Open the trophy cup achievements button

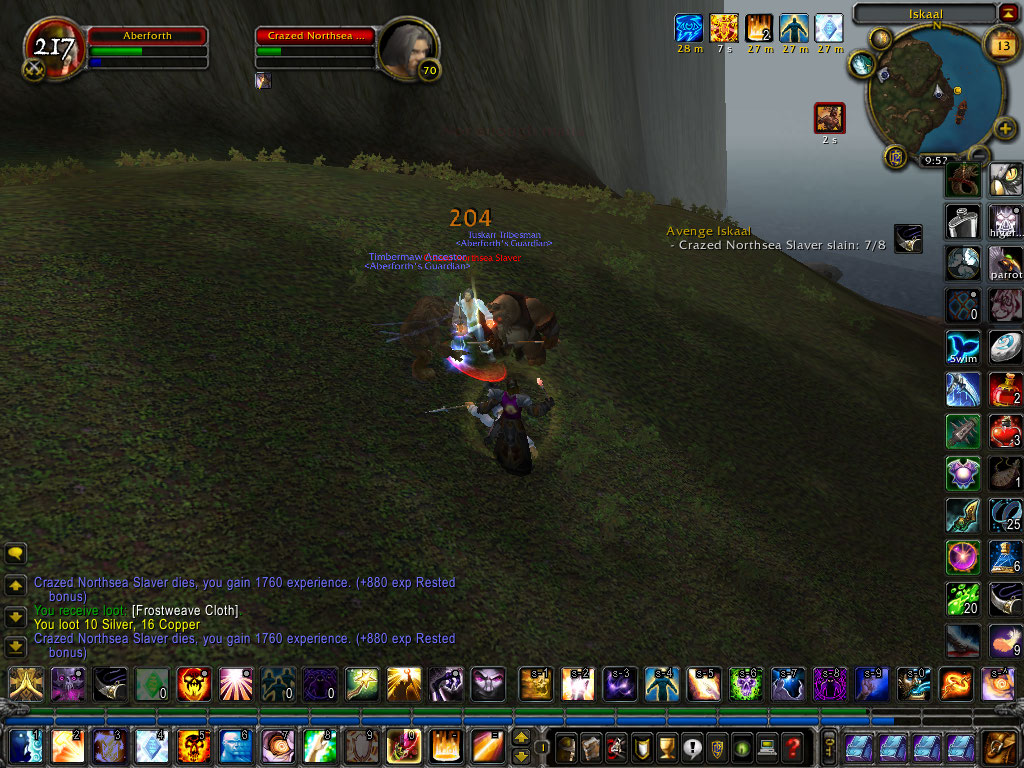coord(668,746)
